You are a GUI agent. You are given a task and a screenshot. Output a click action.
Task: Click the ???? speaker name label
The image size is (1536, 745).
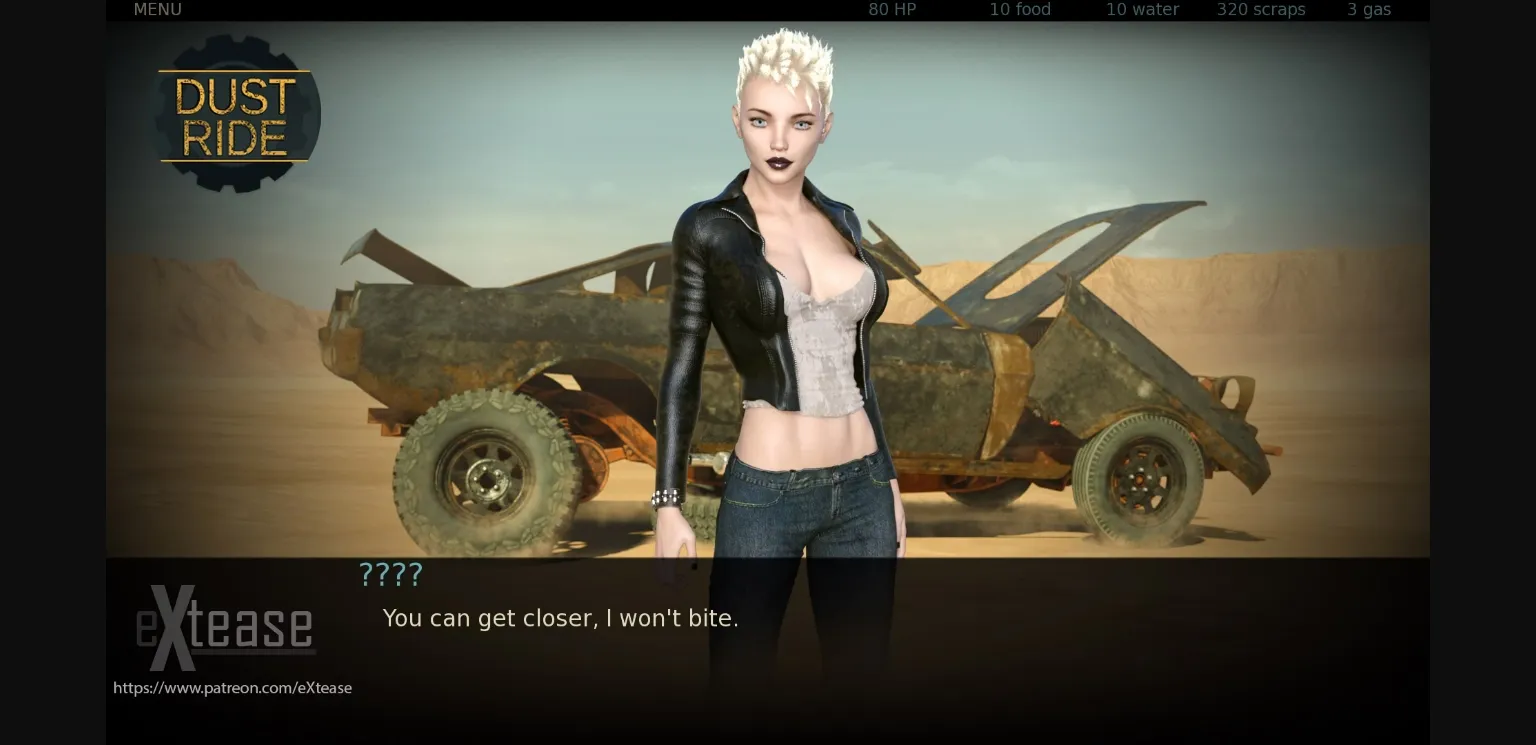tap(390, 574)
